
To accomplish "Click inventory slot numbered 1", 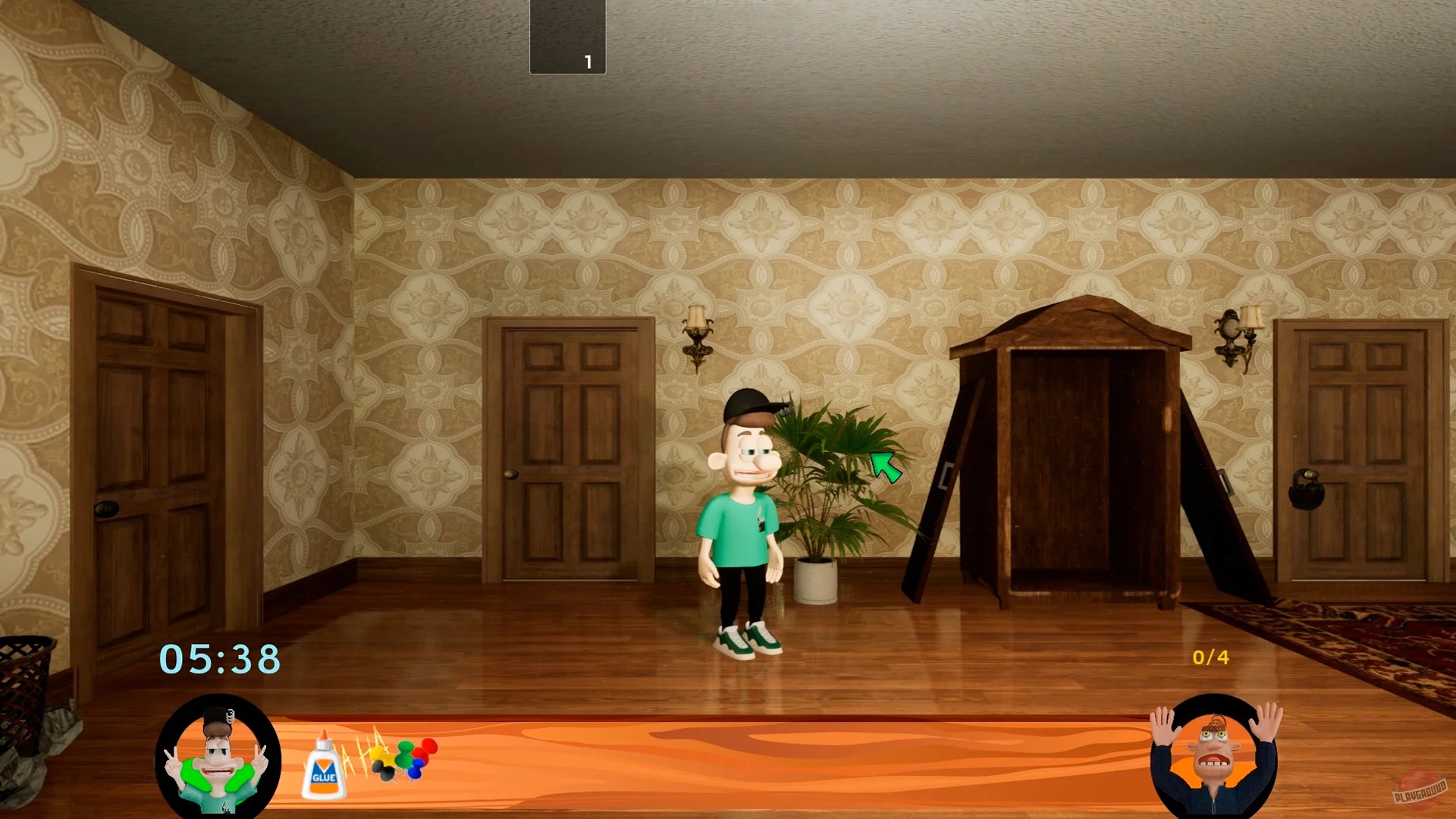I will click(567, 36).
